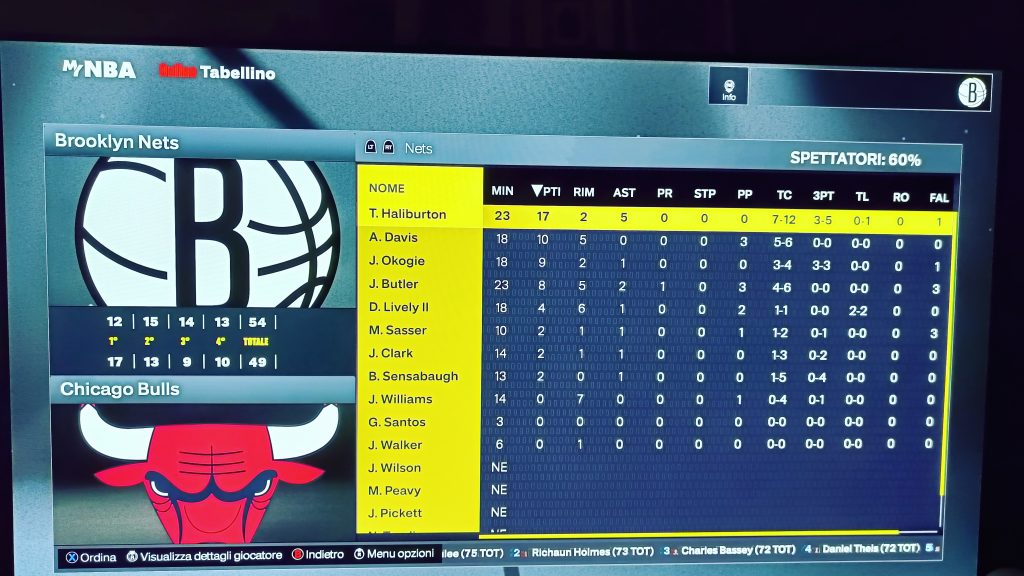The width and height of the screenshot is (1024, 576).
Task: Sort by the PTI points column
Action: click(546, 192)
